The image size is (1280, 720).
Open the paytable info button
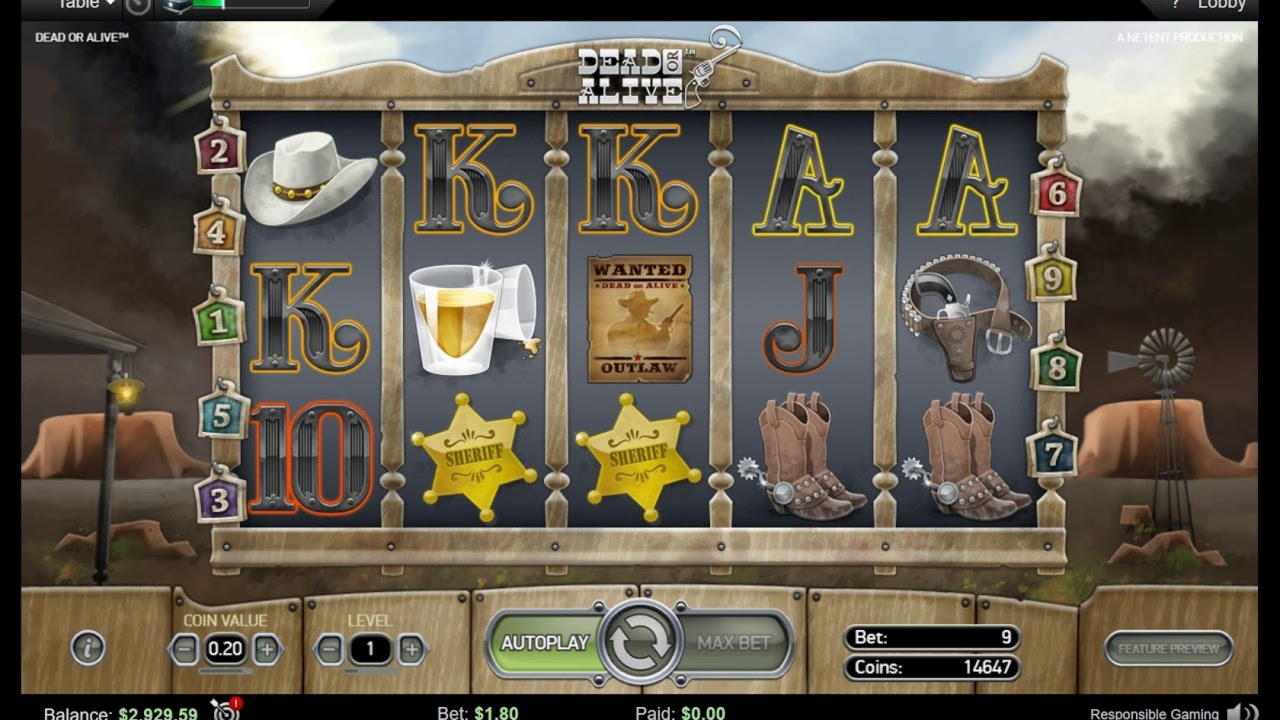tap(88, 648)
